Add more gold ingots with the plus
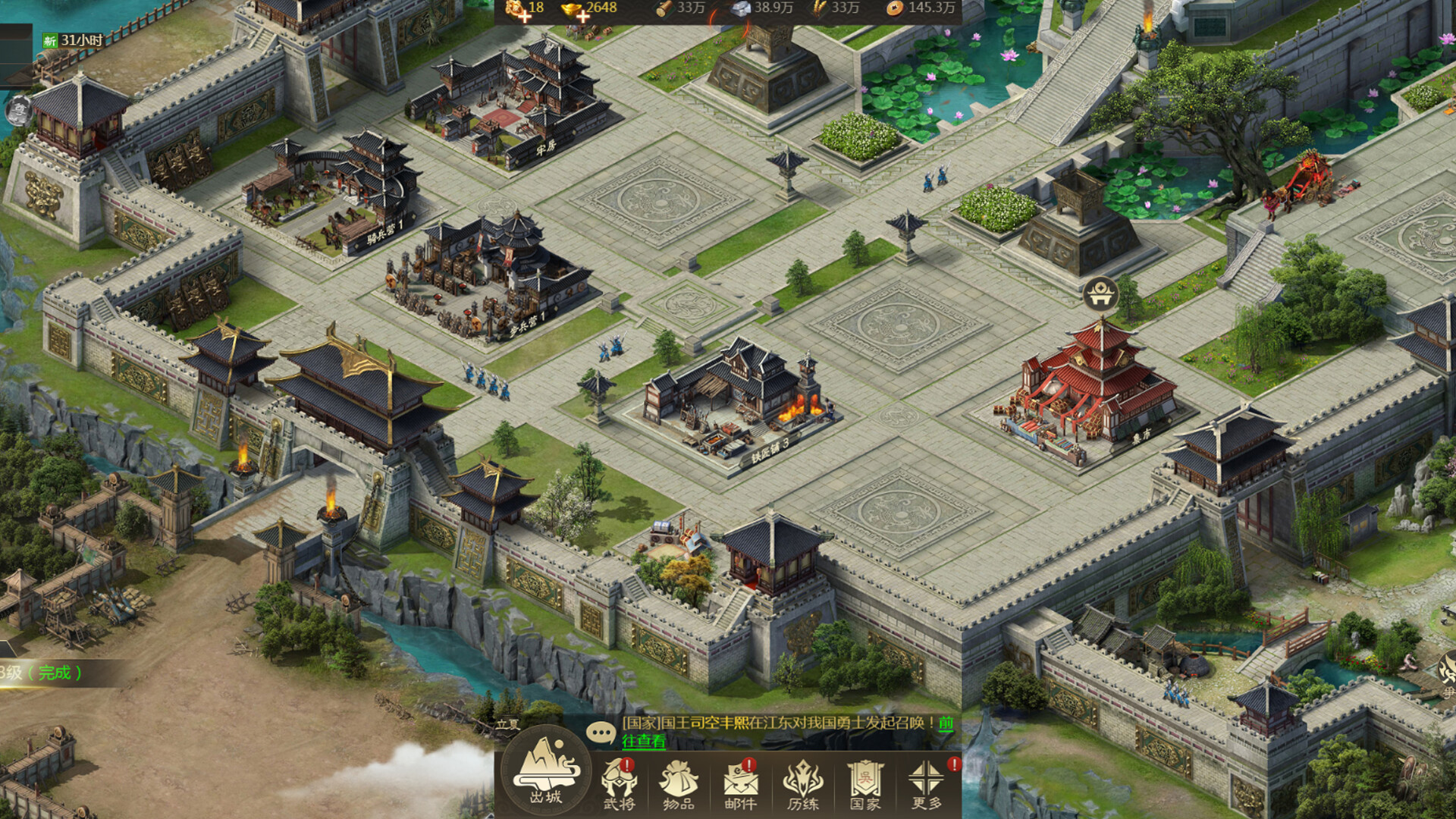Image resolution: width=1456 pixels, height=819 pixels. [x=582, y=16]
